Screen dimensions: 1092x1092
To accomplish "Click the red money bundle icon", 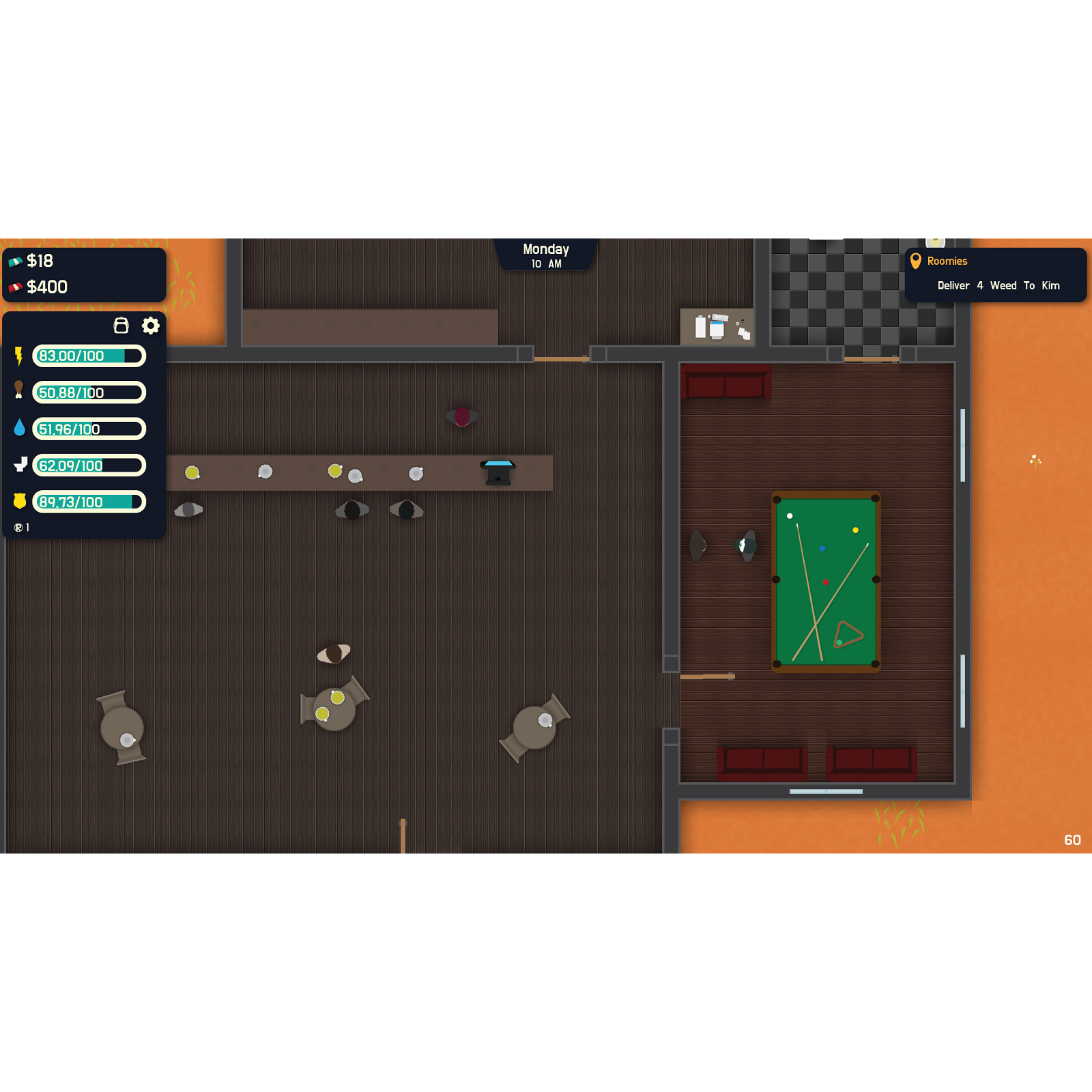I will 16,286.
